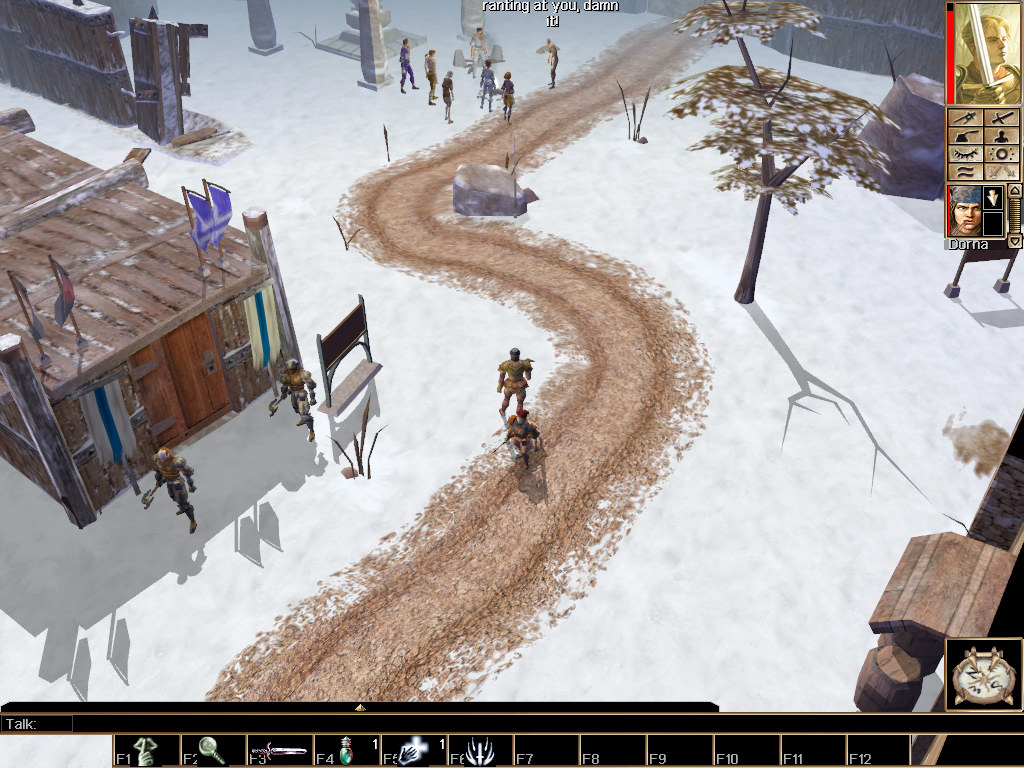Use the potion in the F4 slot

(x=347, y=751)
